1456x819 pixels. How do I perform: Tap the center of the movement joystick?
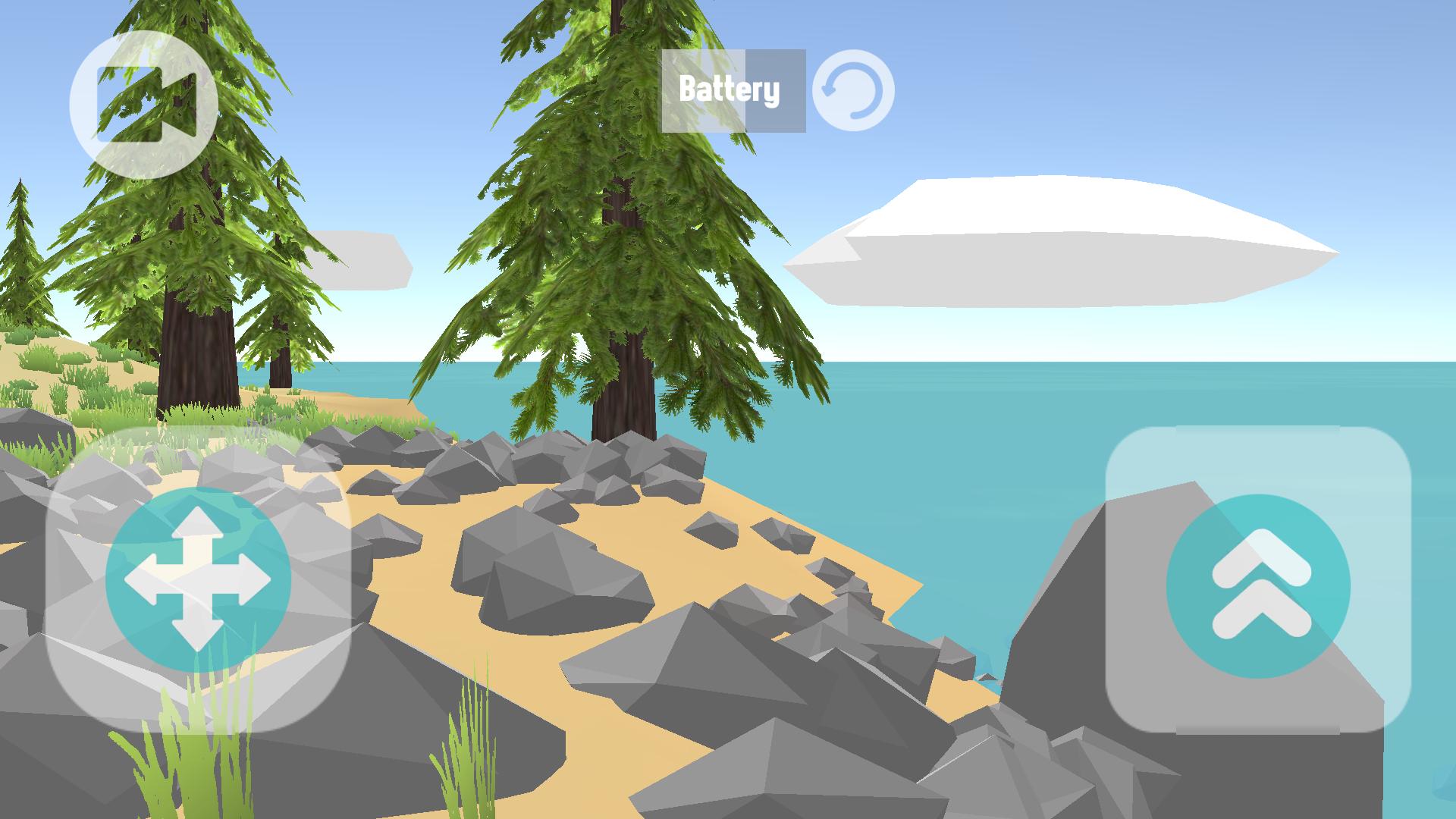[199, 578]
